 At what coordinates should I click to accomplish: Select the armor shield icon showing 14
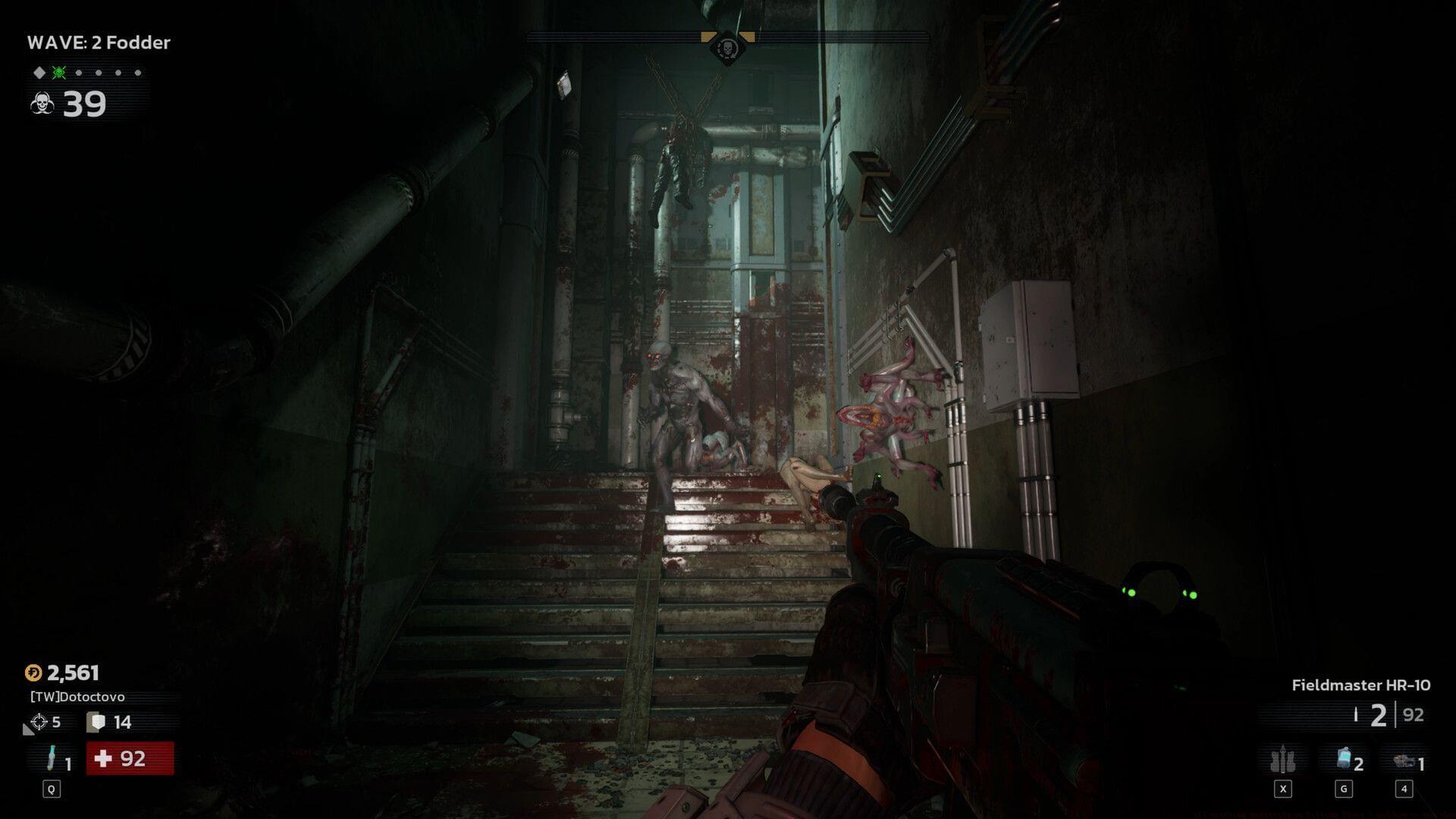pos(97,723)
